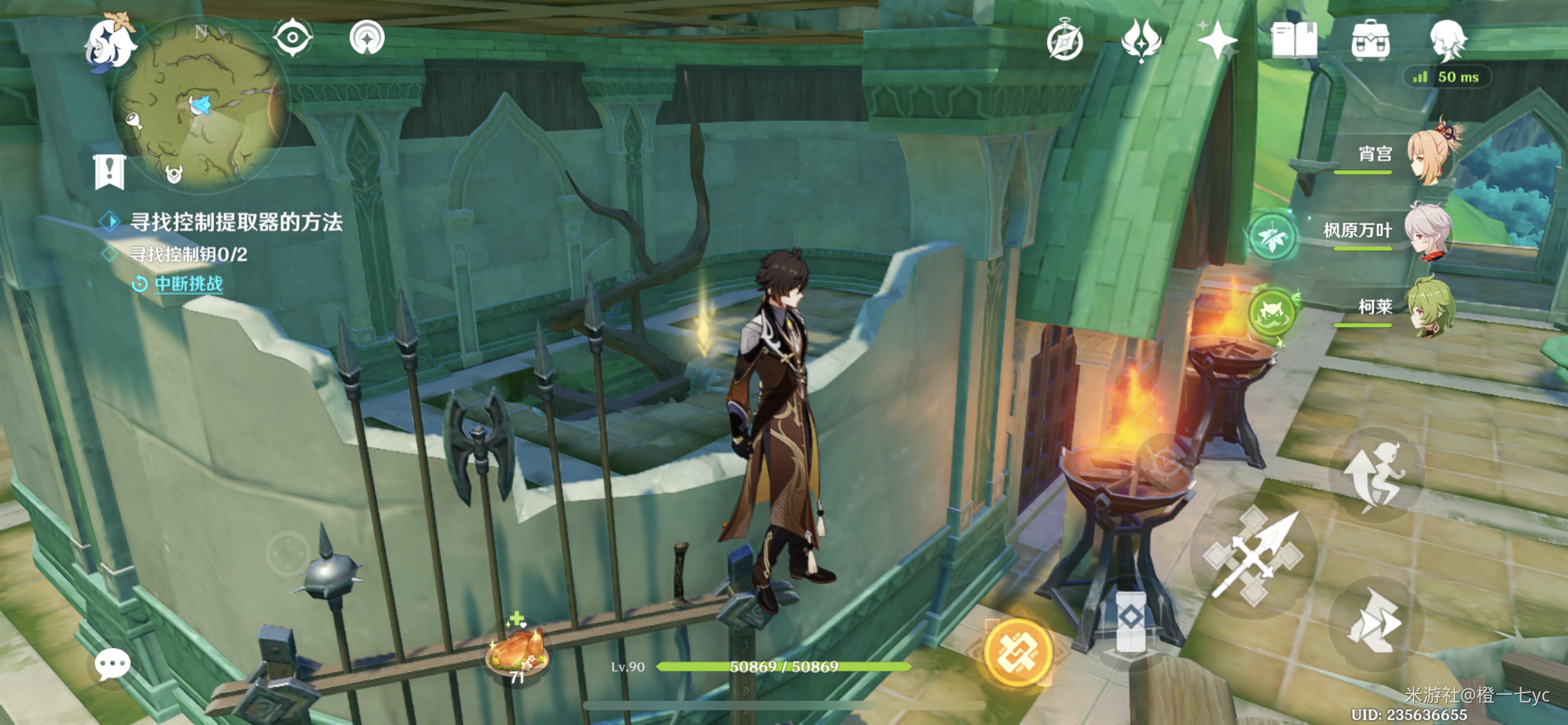Tap the spear normal attack button
Viewport: 1568px width, 725px height.
pos(1253,556)
